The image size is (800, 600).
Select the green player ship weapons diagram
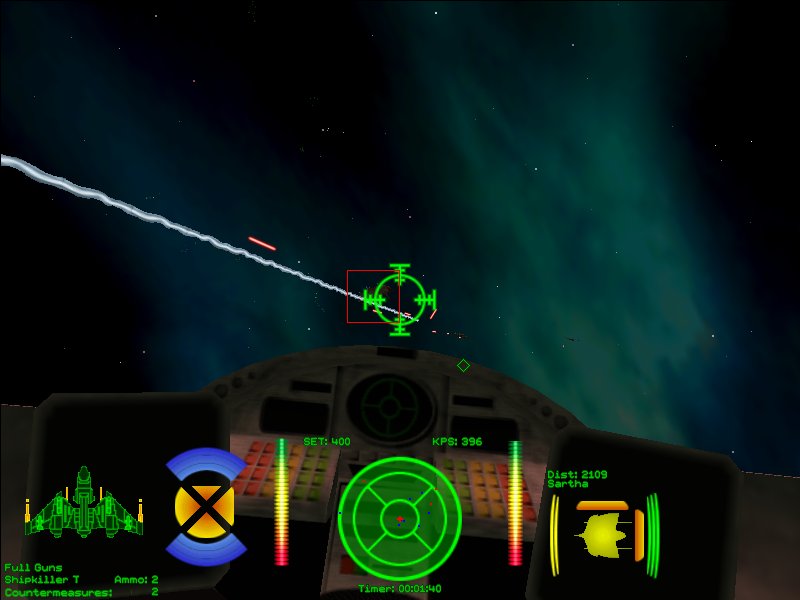click(83, 503)
